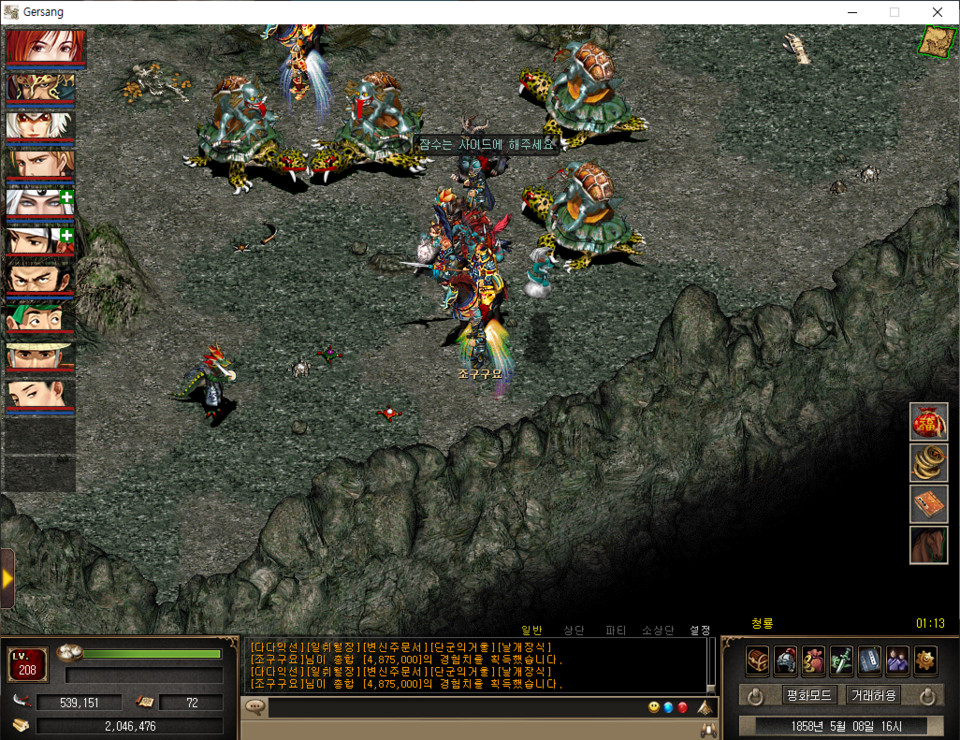Screen dimensions: 960x740
Task: Click the horse mount icon
Action: 928,545
